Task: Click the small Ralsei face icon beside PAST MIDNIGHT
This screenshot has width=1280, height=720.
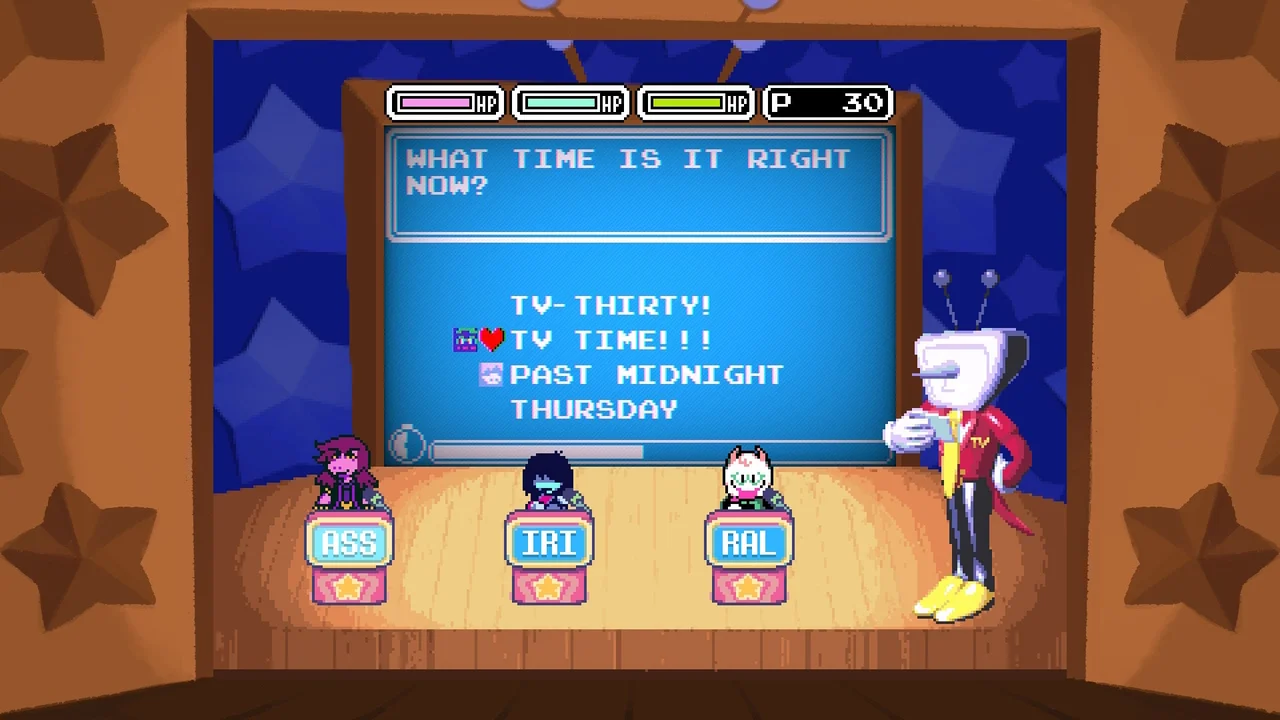Action: [x=491, y=374]
